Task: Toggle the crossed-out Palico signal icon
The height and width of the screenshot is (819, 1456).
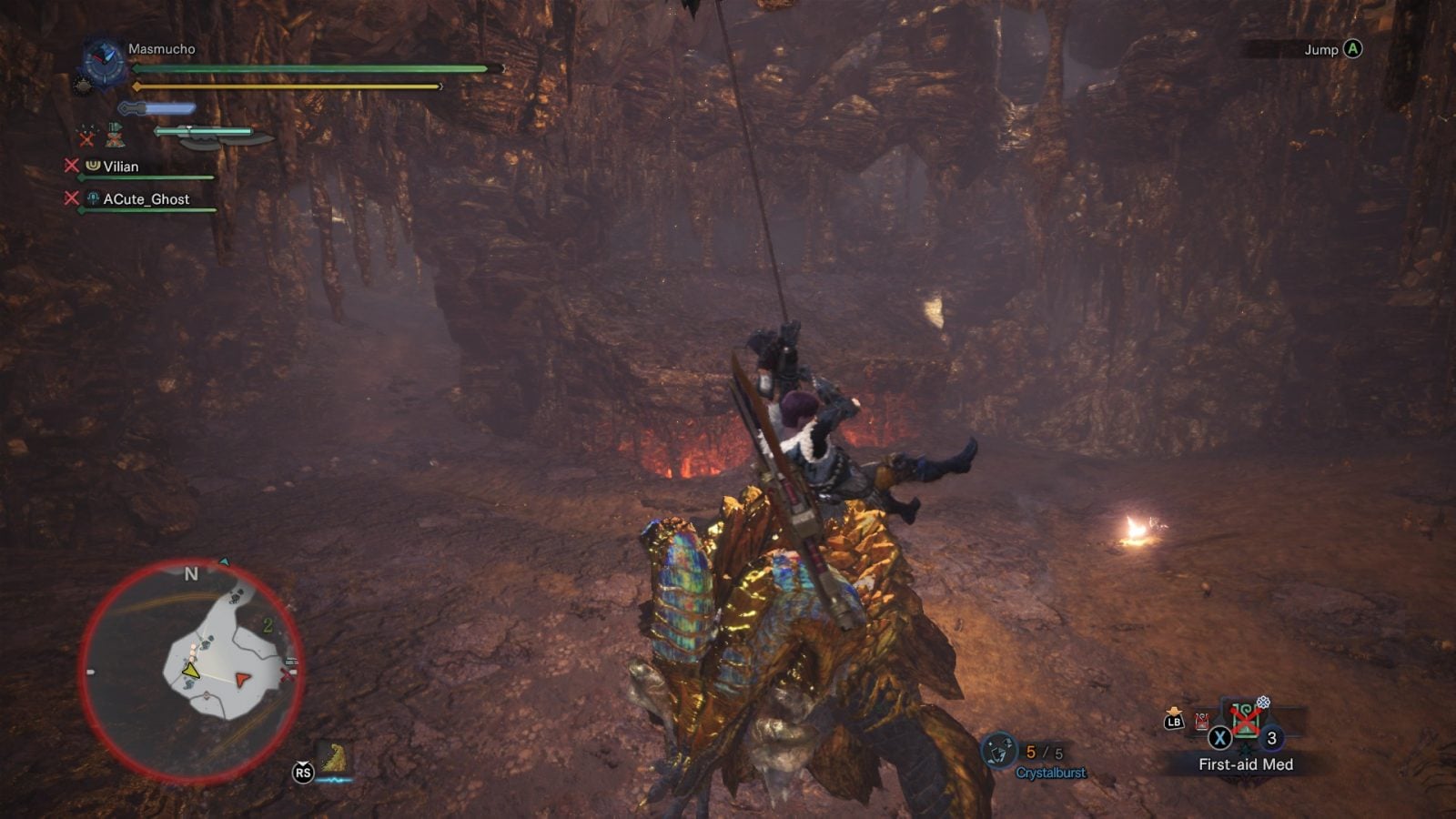Action: (115, 136)
